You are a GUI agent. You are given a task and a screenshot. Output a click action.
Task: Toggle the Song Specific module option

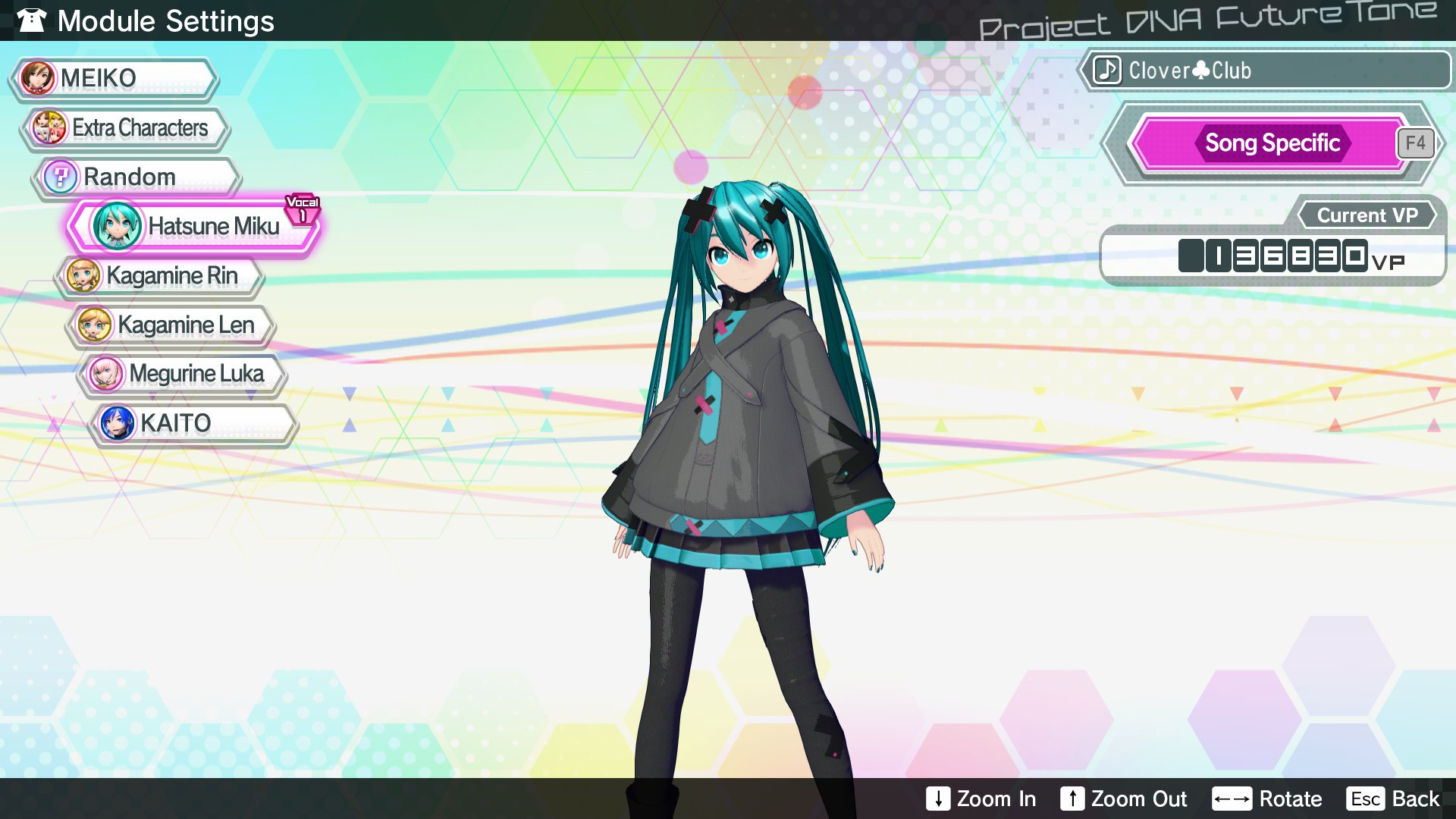(1272, 143)
